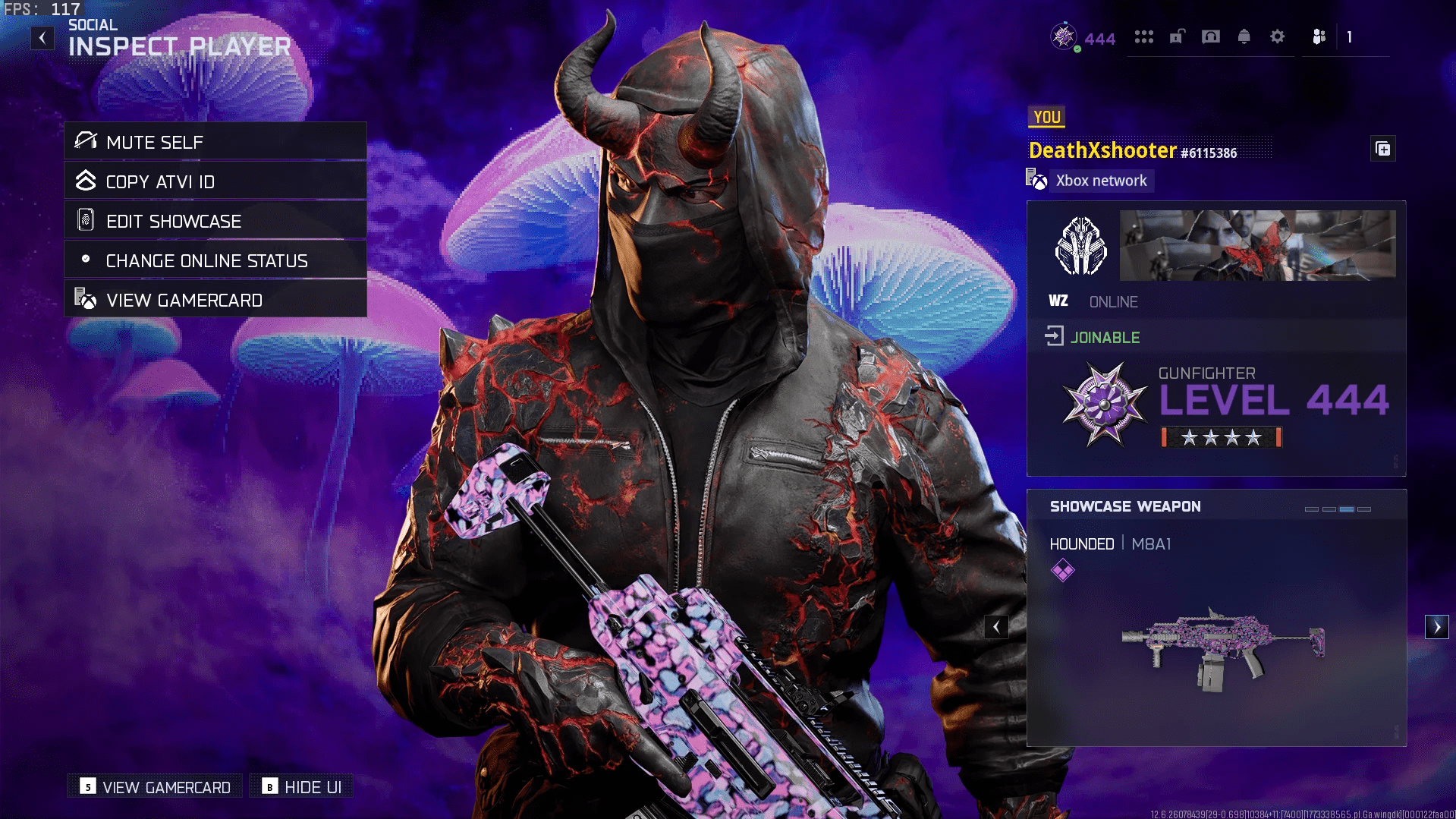Expand panel with right chevron arrow
Image resolution: width=1456 pixels, height=819 pixels.
coord(1437,626)
